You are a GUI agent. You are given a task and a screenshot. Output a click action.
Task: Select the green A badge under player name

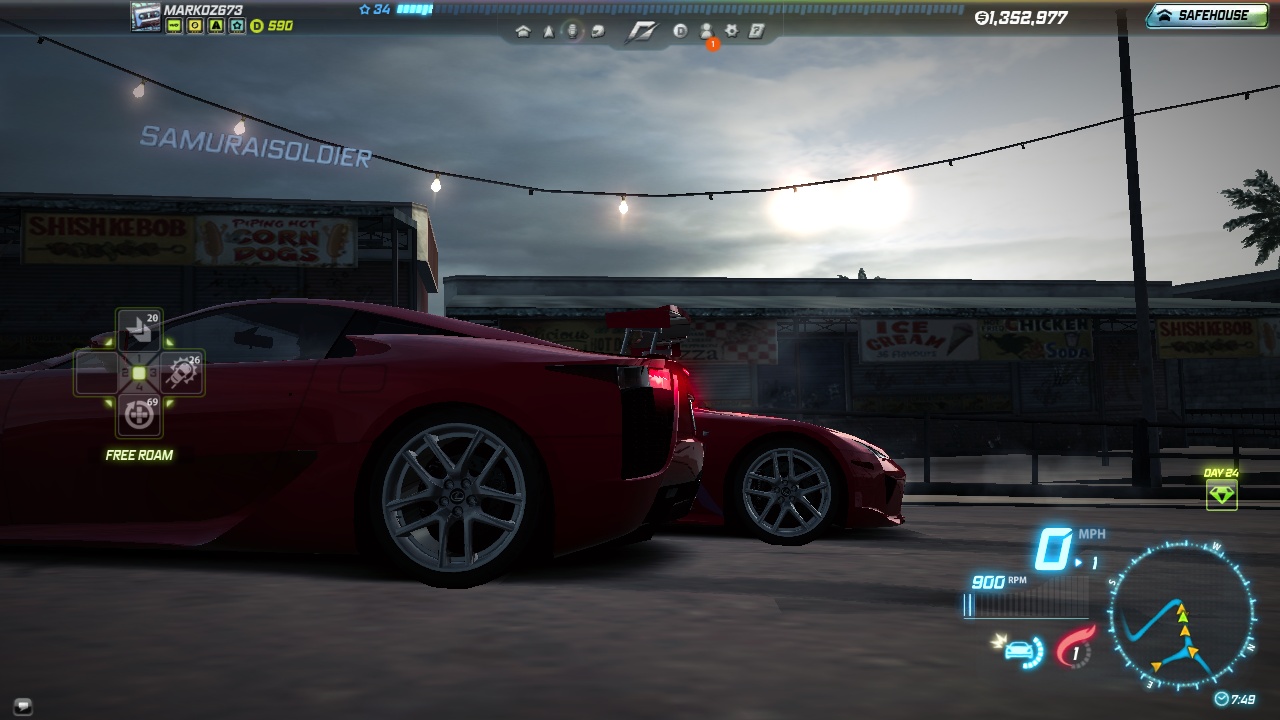216,26
